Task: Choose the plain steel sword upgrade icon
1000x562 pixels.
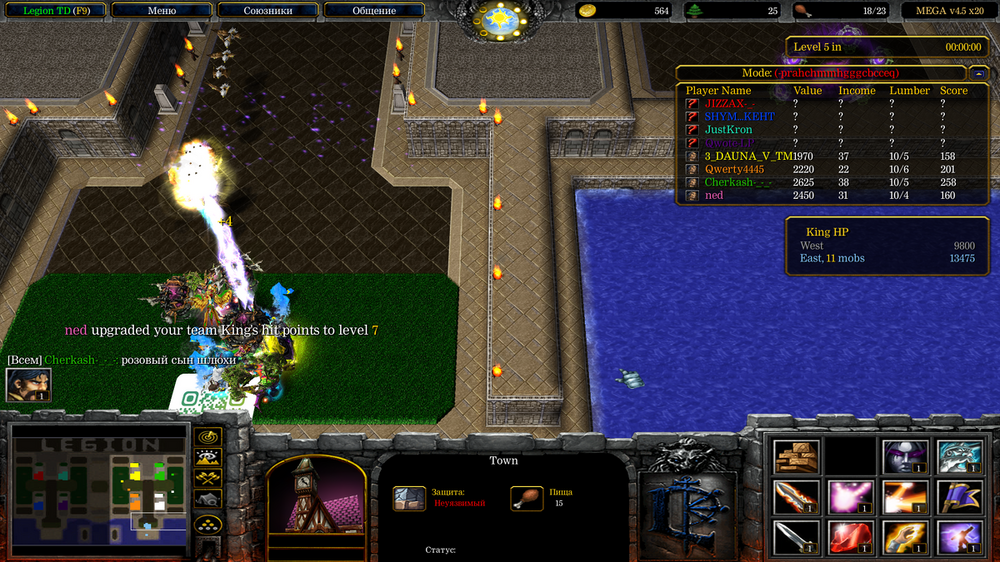Action: 797,537
